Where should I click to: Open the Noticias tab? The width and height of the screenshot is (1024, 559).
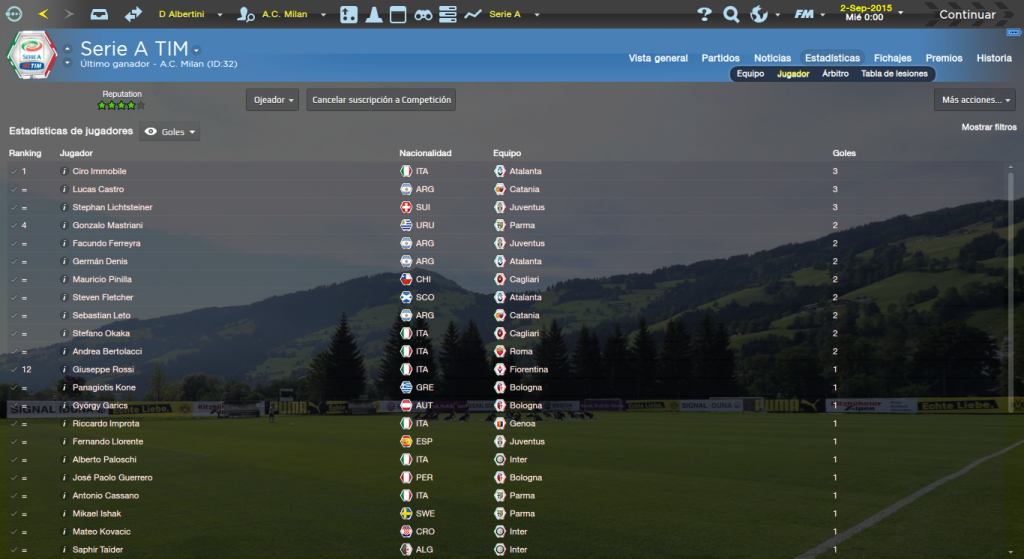point(772,58)
